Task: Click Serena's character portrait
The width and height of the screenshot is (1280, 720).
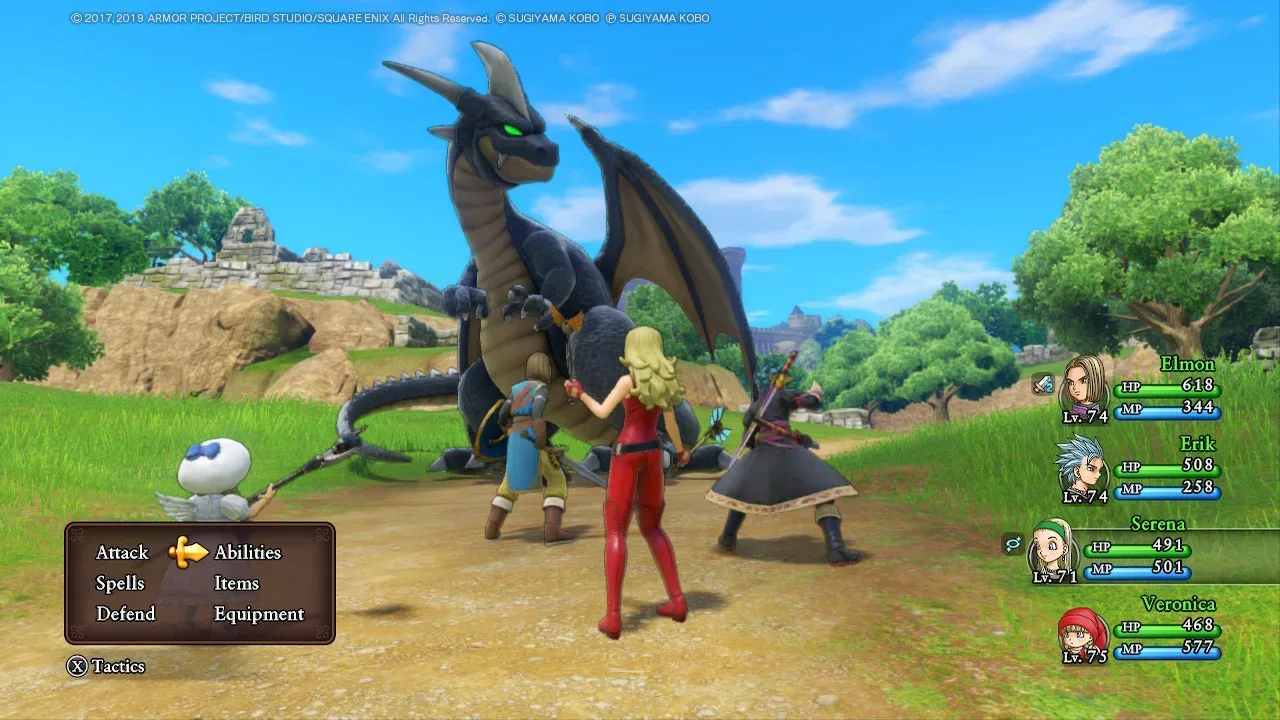Action: (1051, 547)
